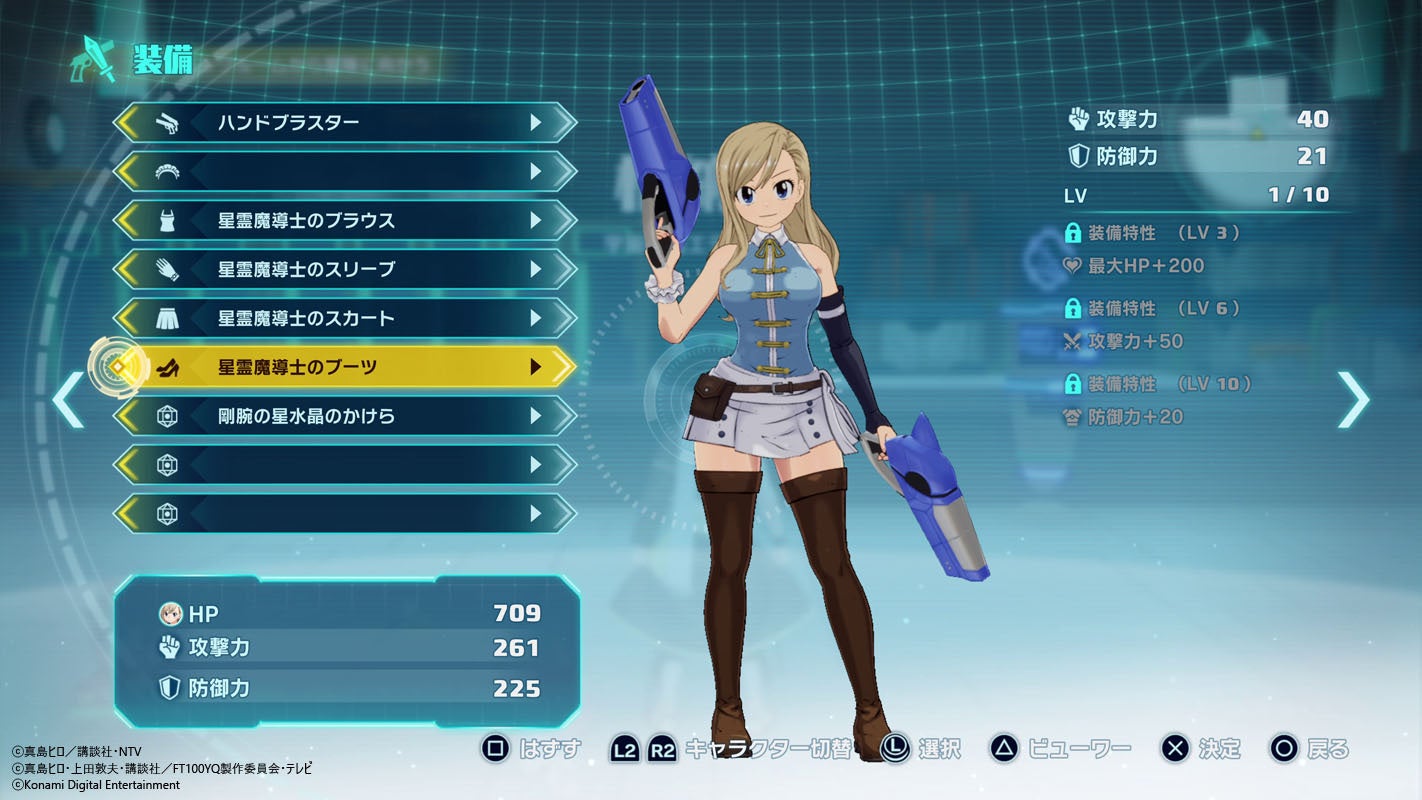
Task: Select the empty headgear equipment slot
Action: pyautogui.click(x=345, y=172)
